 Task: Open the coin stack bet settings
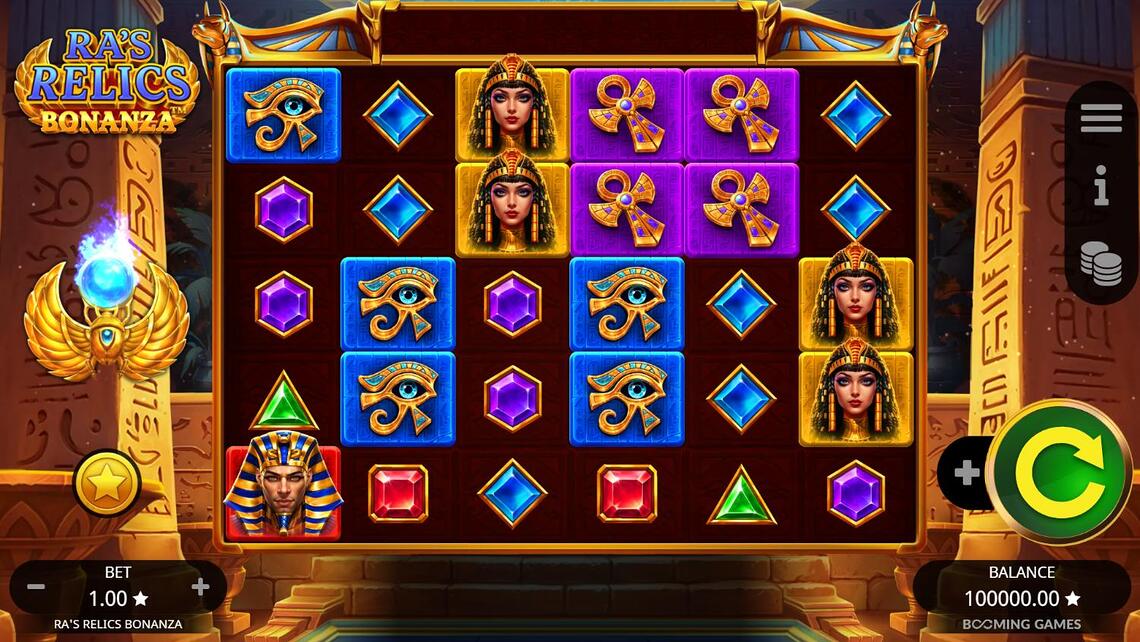(x=1101, y=263)
